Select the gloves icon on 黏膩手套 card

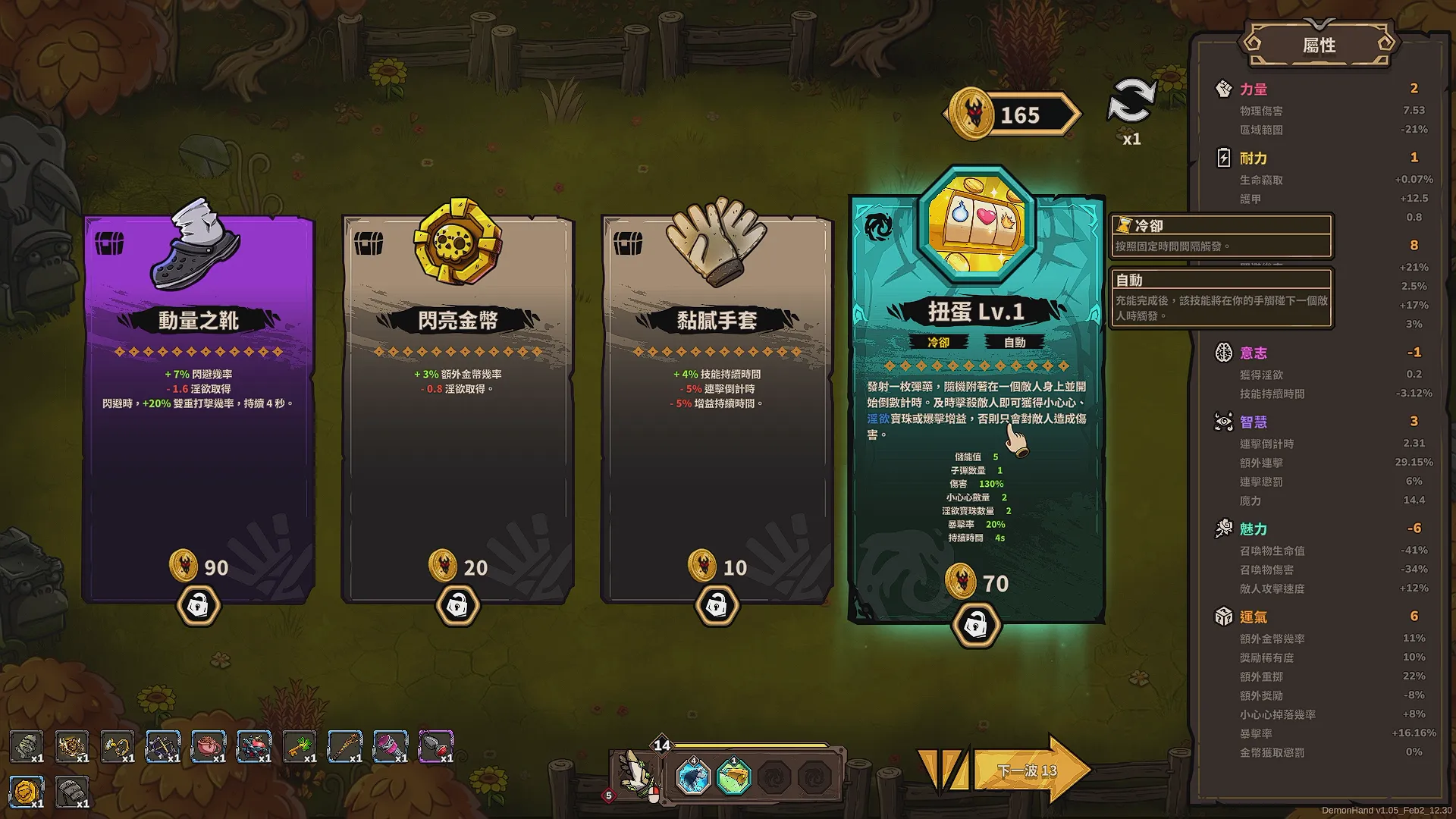point(717,241)
